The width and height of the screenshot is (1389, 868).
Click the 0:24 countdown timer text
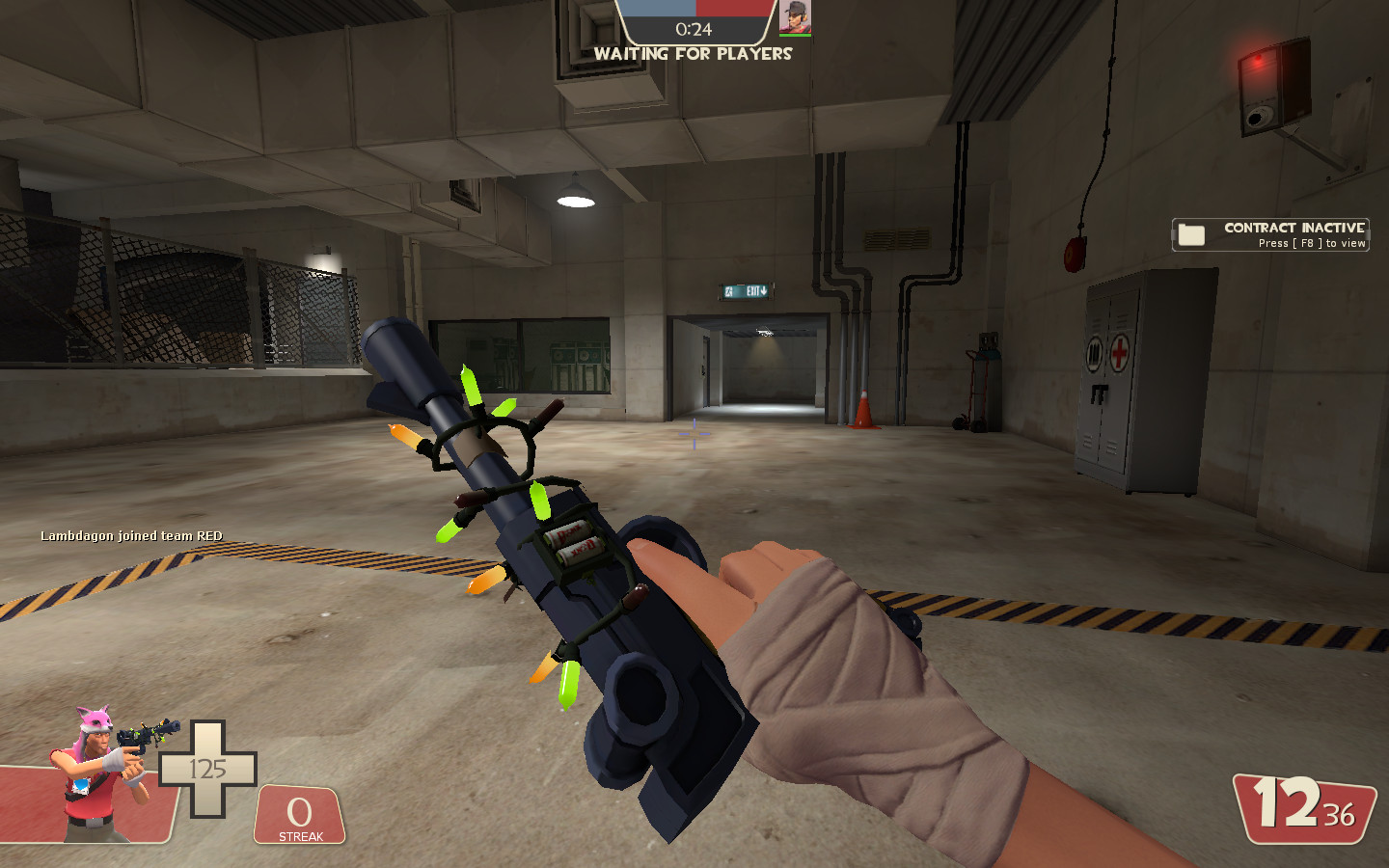coord(696,28)
